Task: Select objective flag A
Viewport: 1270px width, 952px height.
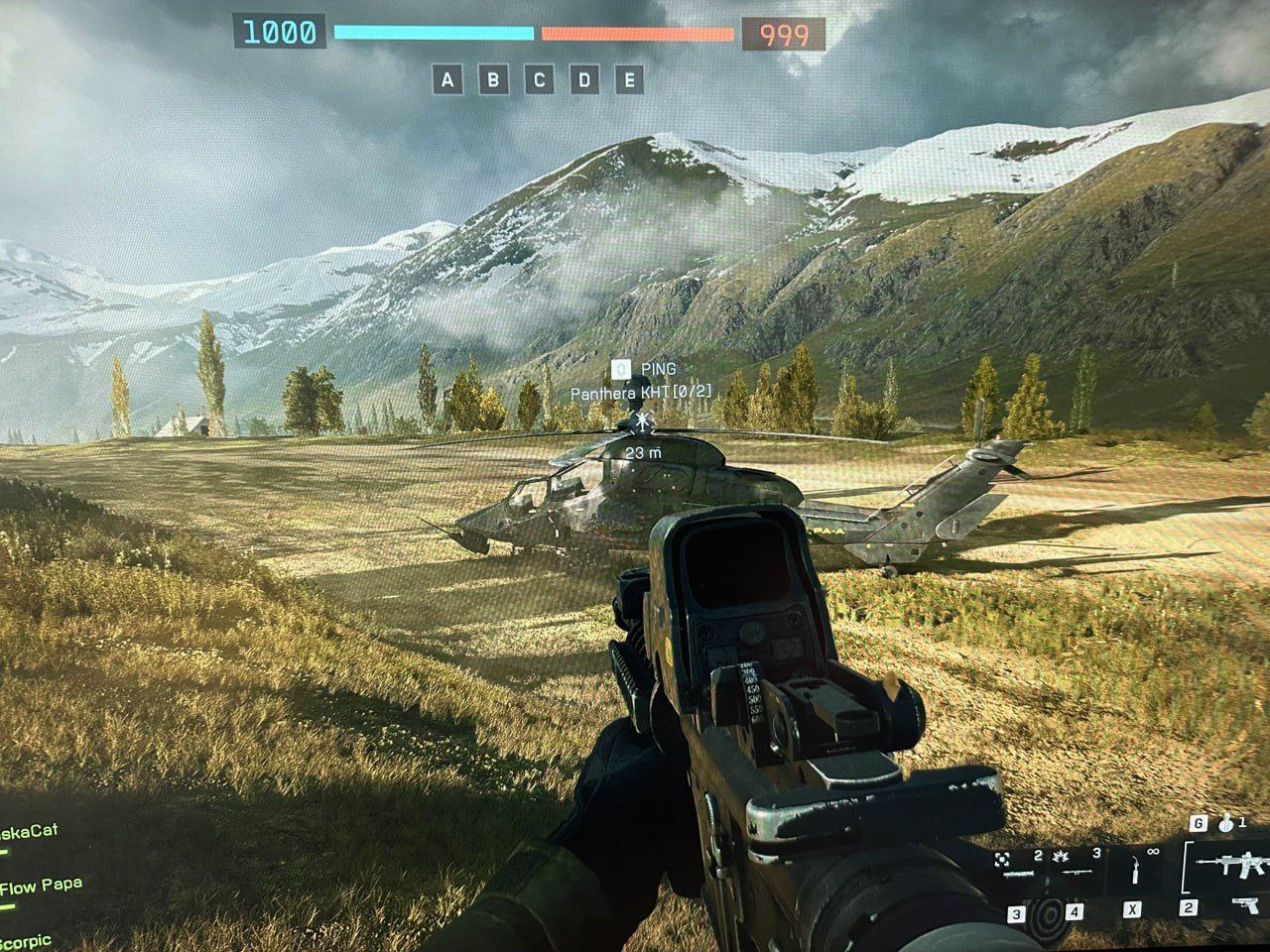Action: (447, 80)
